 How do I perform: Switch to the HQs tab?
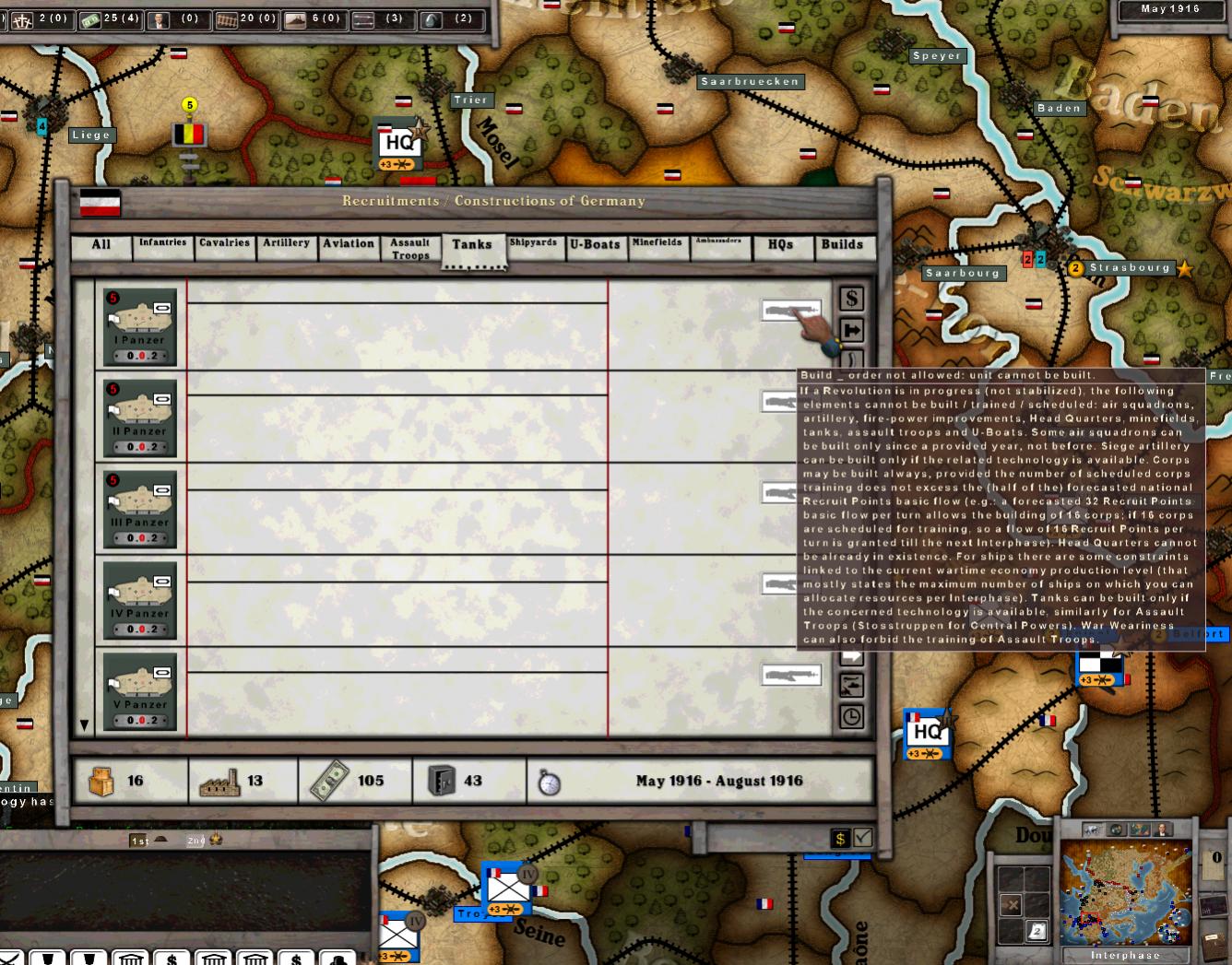780,245
